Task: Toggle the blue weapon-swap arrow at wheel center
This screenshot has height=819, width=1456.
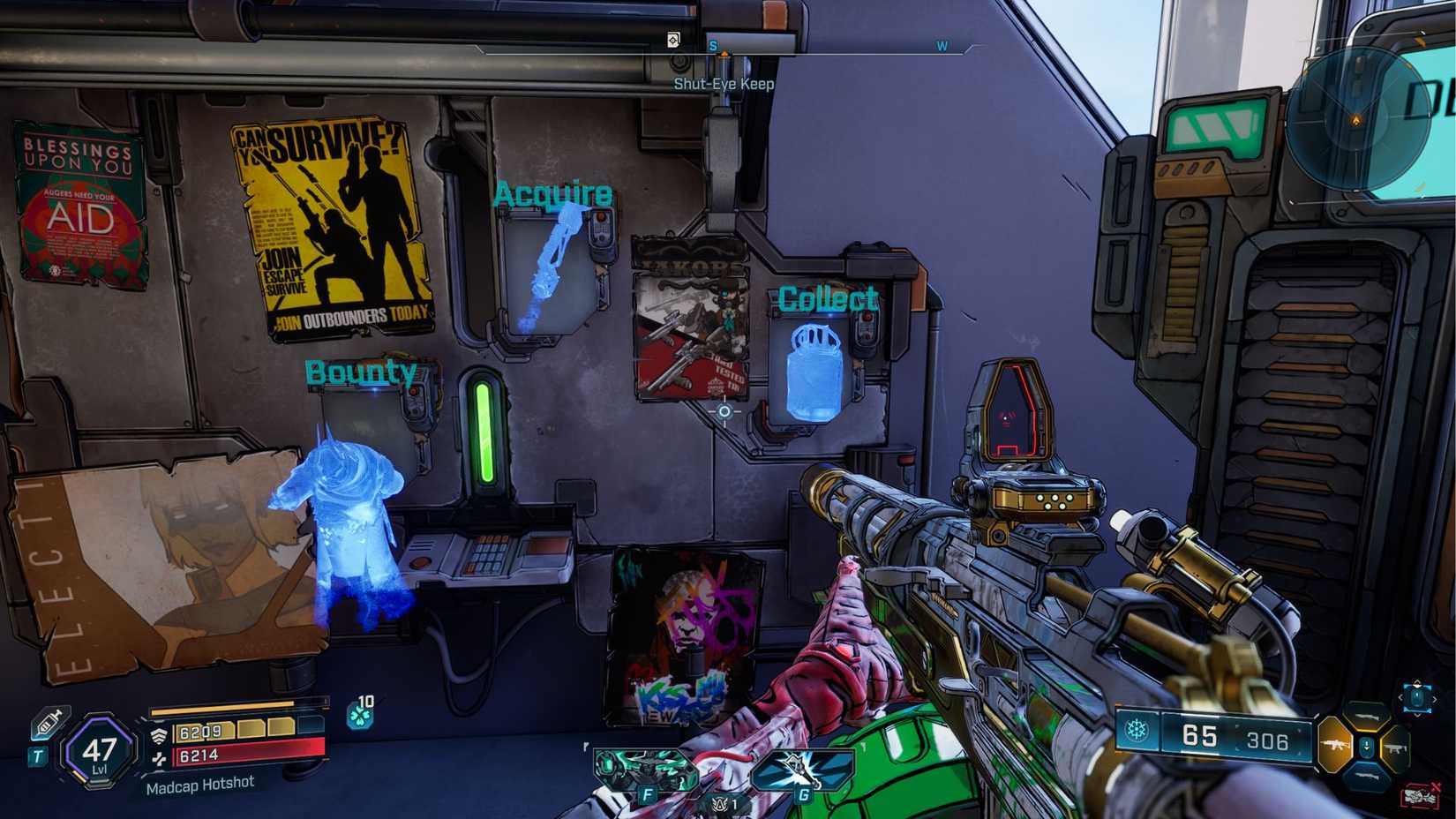Action: 1366,745
